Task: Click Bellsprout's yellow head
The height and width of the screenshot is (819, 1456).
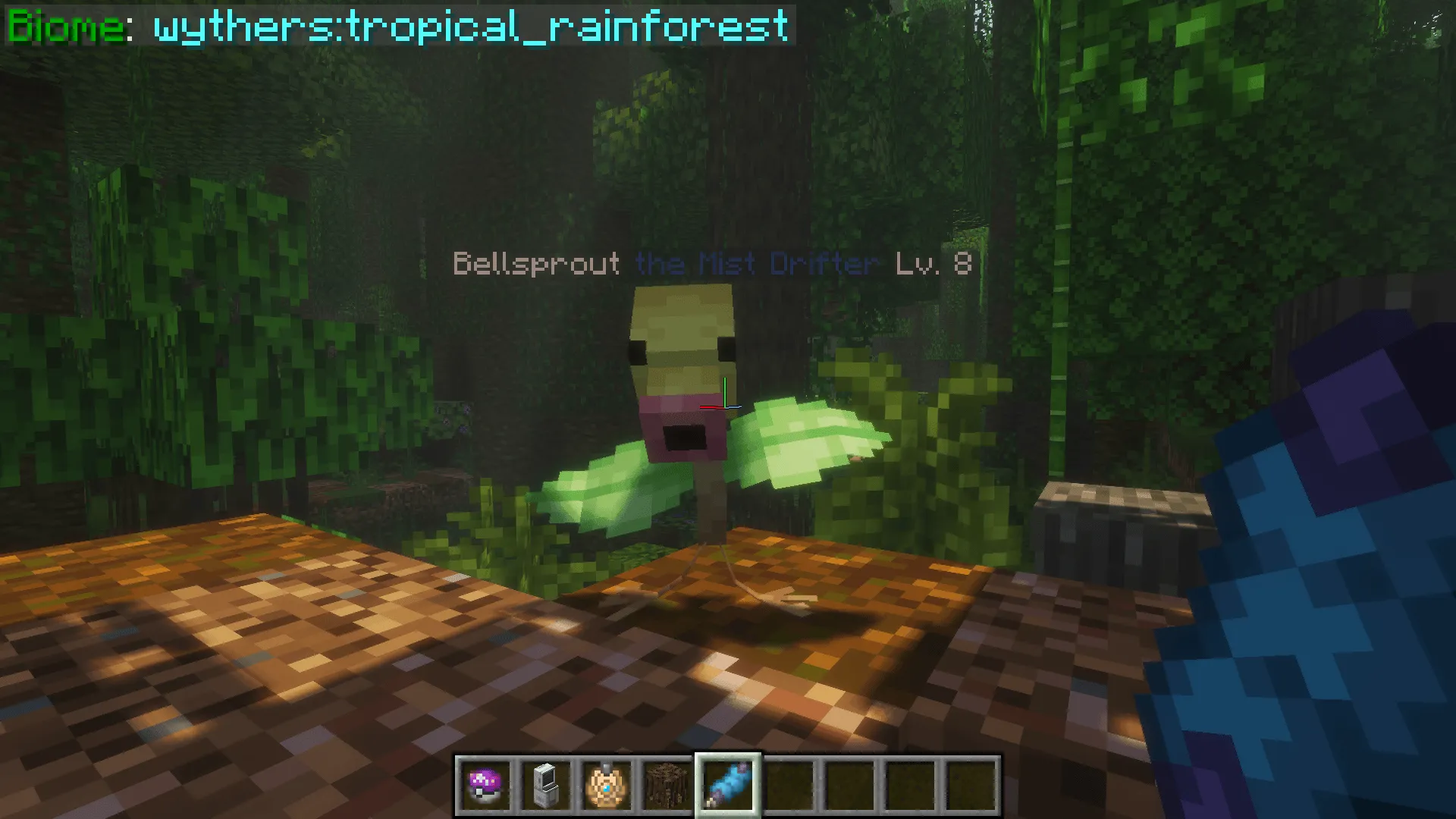Action: (682, 334)
